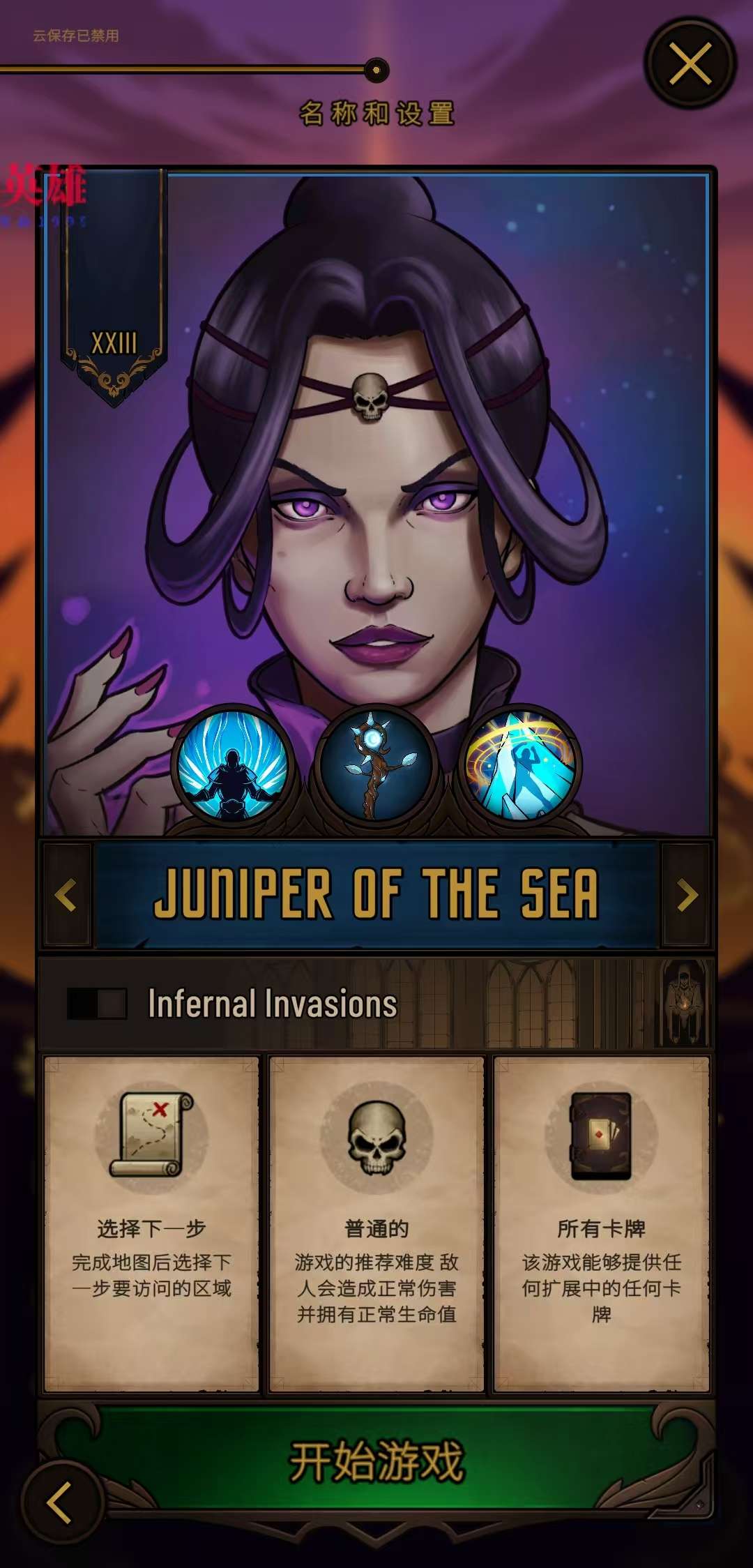The height and width of the screenshot is (1568, 753).
Task: Click the Juniper of the Sea name banner
Action: click(x=376, y=895)
